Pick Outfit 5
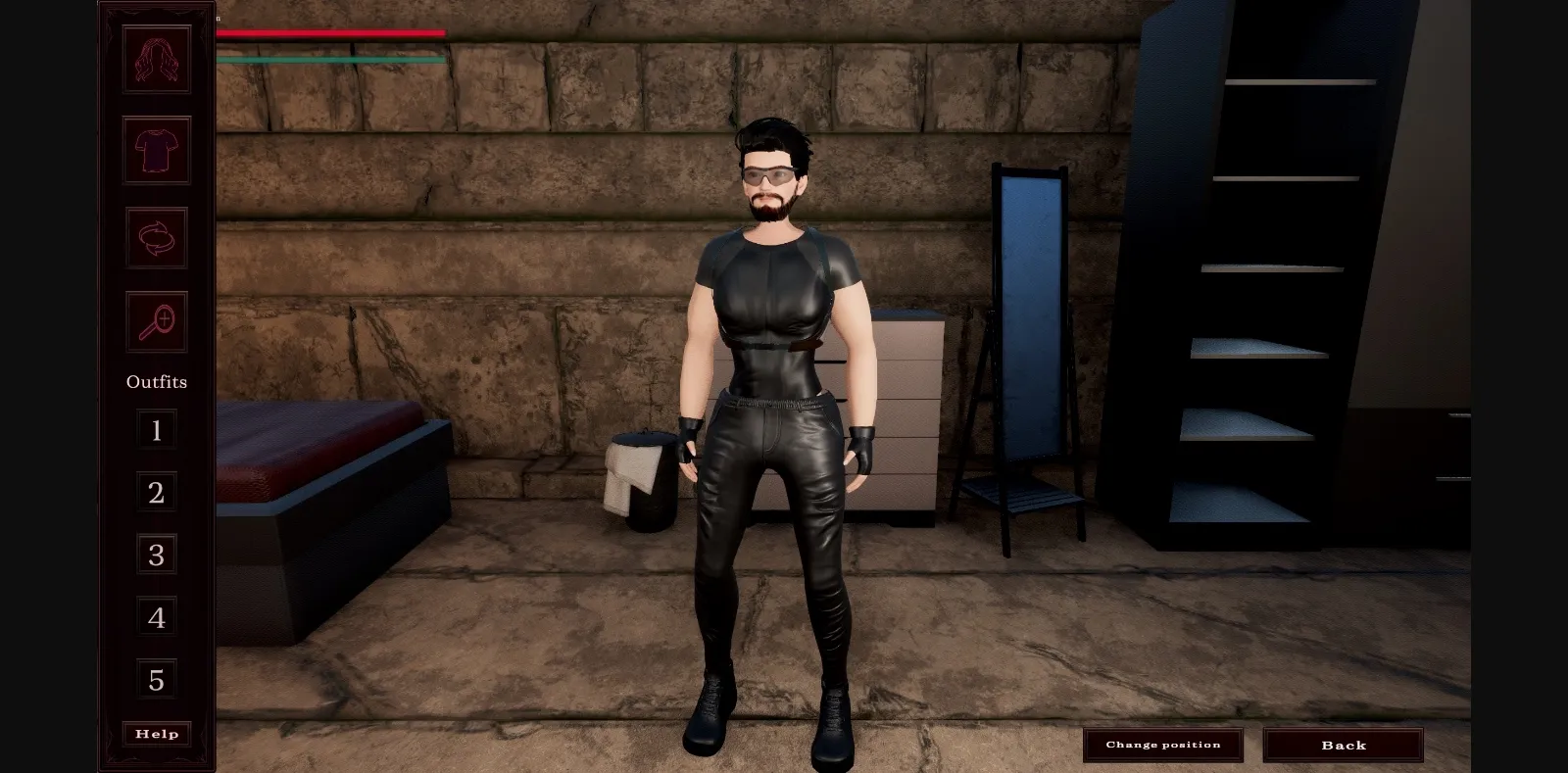This screenshot has width=1568, height=773. [155, 679]
